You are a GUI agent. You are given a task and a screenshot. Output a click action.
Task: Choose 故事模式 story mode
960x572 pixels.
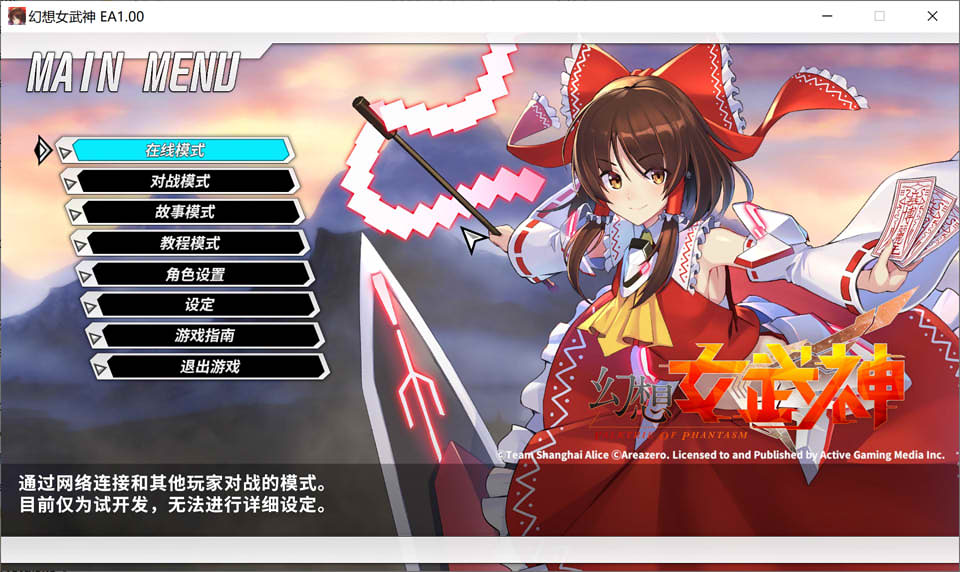(x=185, y=212)
